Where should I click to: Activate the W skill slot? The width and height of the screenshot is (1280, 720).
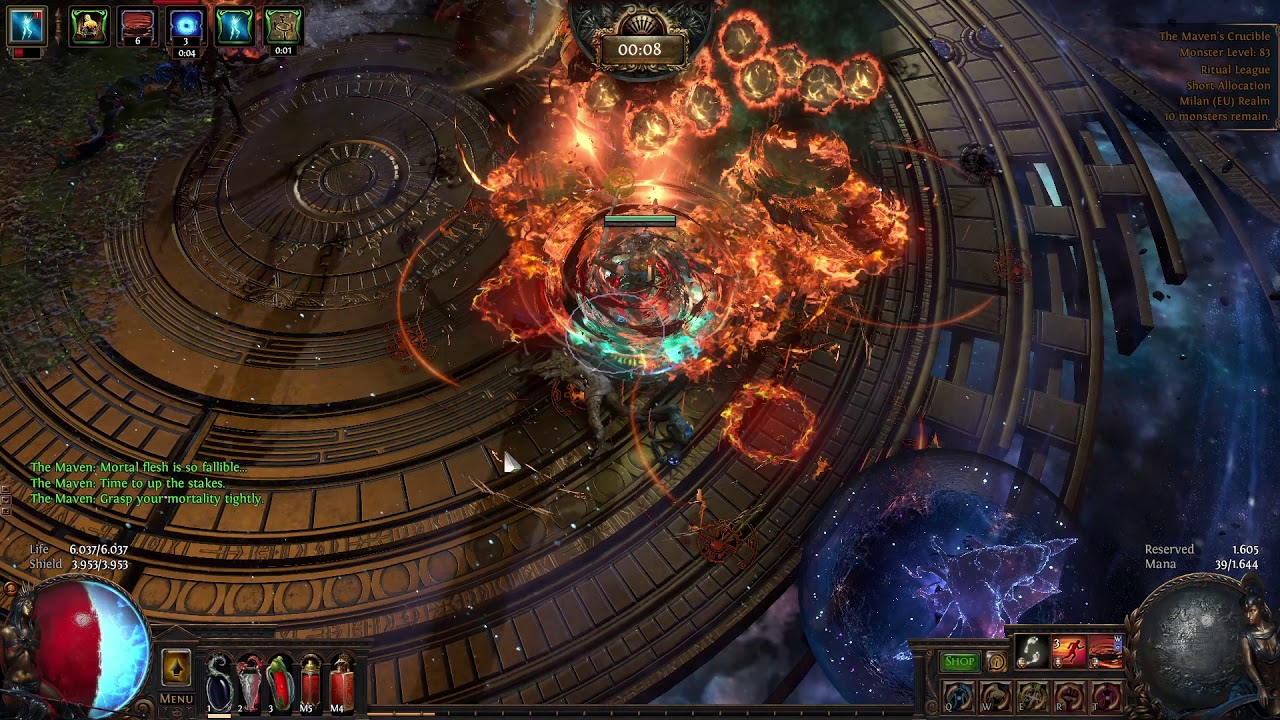pyautogui.click(x=995, y=696)
